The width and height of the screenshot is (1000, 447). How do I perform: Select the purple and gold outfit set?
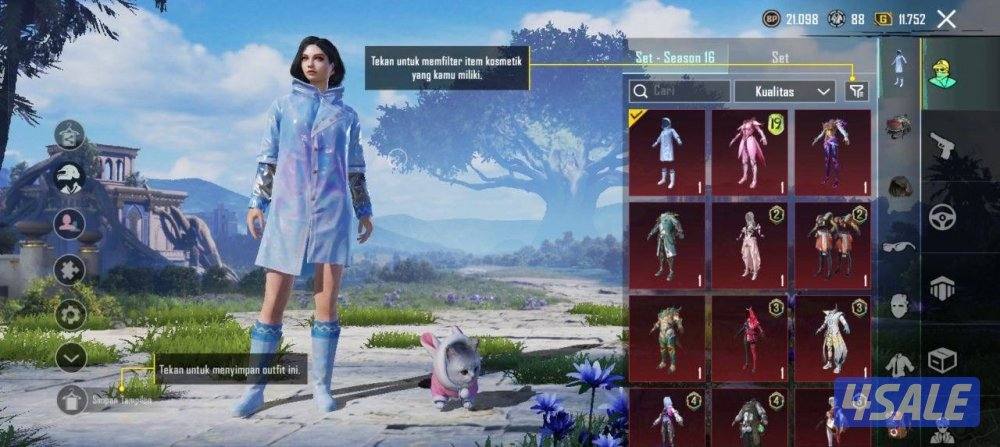pos(832,152)
